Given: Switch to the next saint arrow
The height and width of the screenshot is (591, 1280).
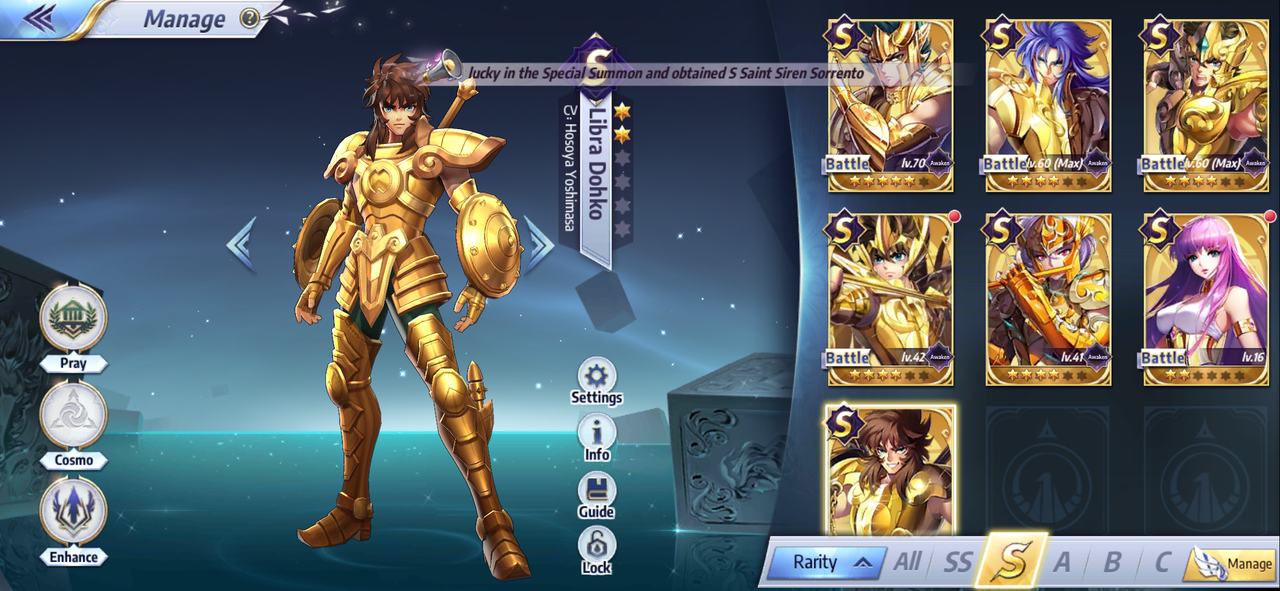Looking at the screenshot, I should pos(539,245).
